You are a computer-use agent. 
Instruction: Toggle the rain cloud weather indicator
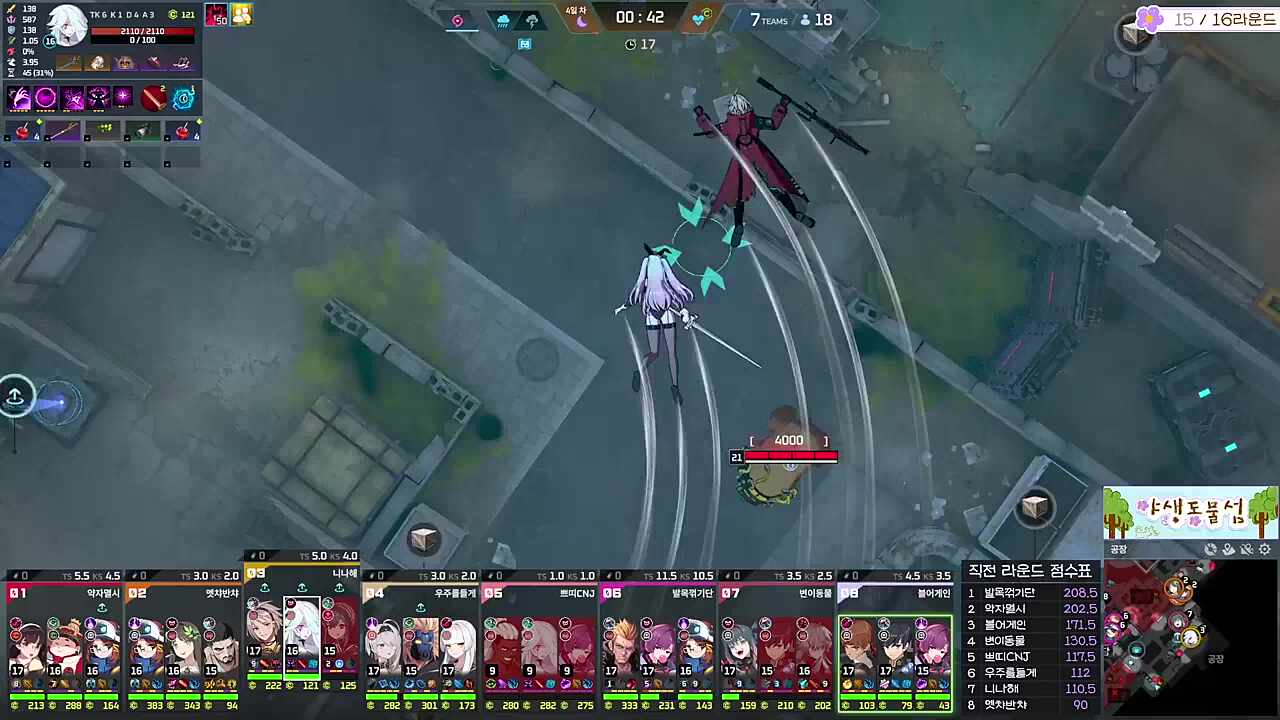(503, 20)
